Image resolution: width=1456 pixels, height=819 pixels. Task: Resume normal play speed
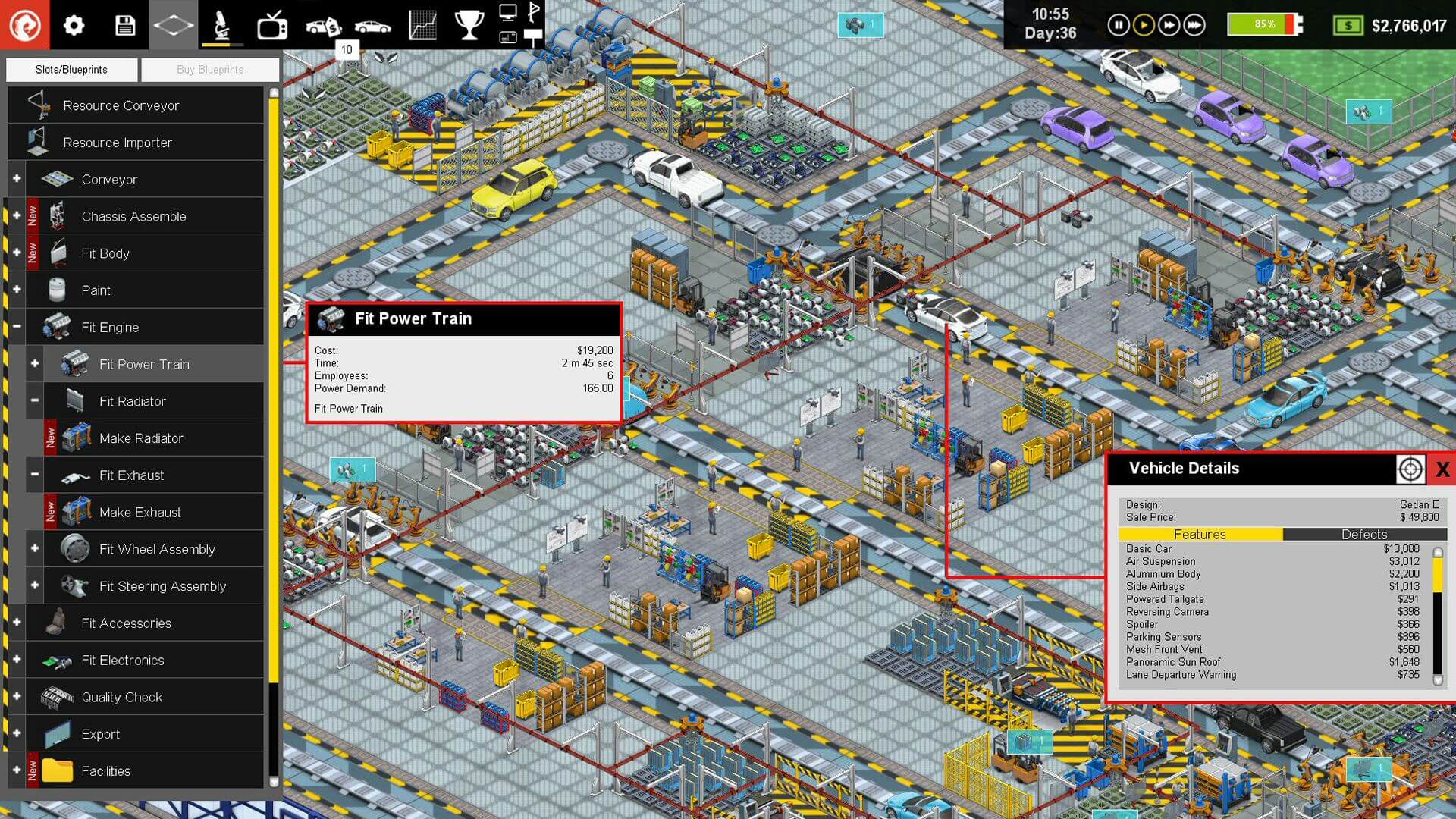(x=1144, y=24)
